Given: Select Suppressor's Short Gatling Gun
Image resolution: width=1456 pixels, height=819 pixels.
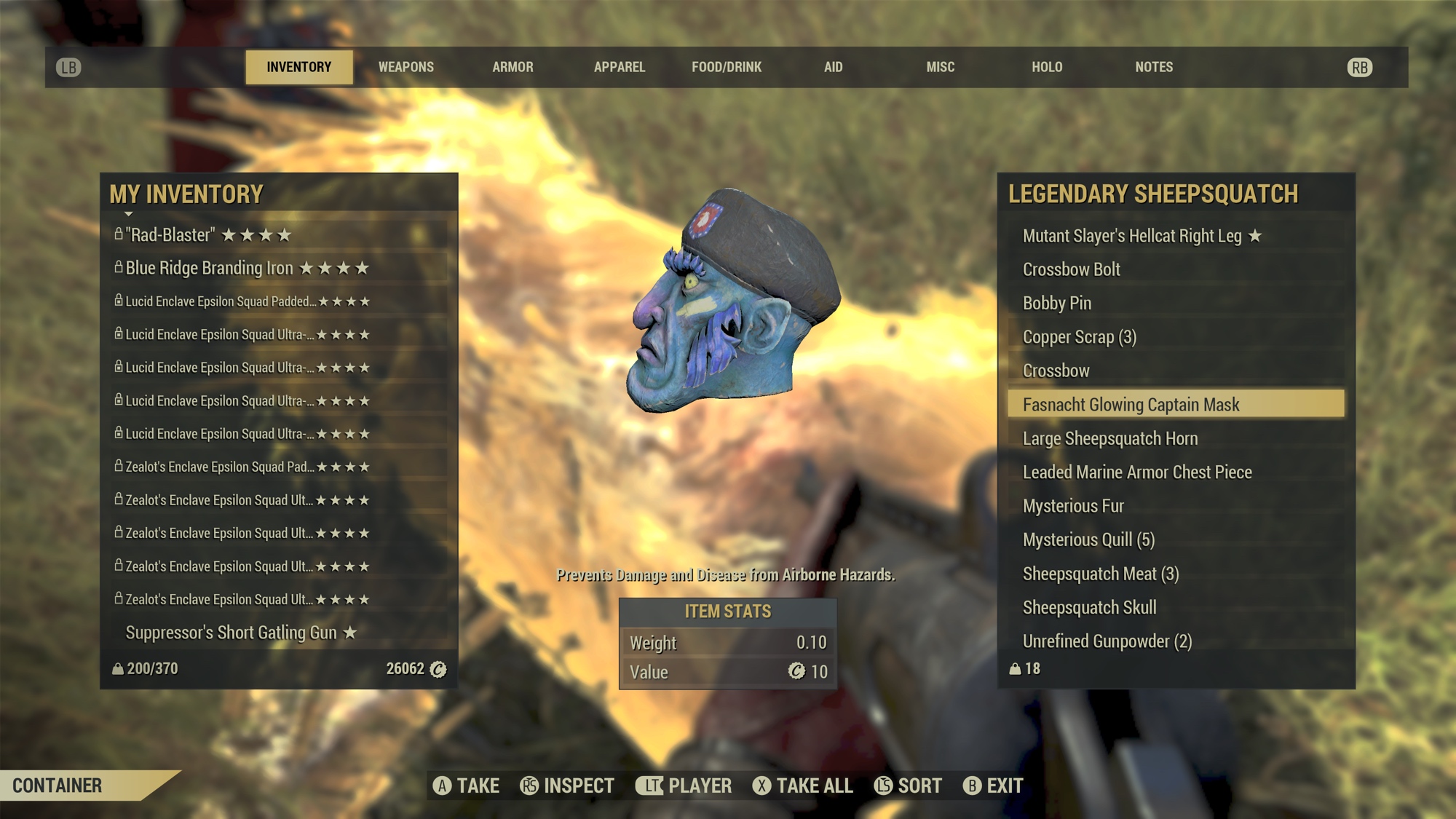Looking at the screenshot, I should (231, 633).
